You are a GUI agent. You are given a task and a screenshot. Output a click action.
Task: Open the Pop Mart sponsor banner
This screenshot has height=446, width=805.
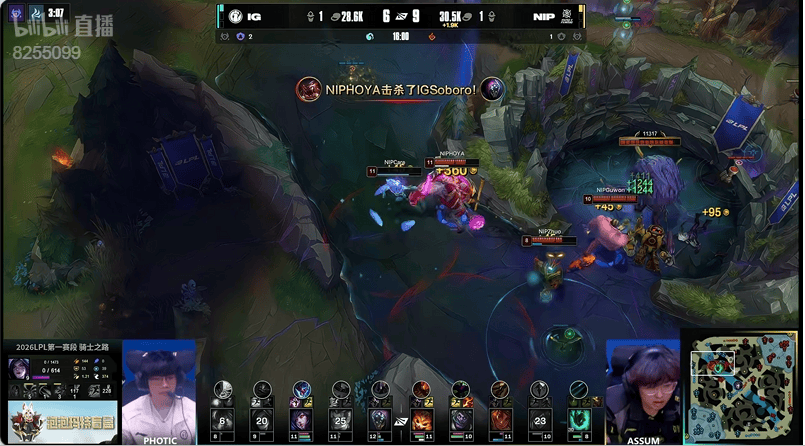pos(61,422)
